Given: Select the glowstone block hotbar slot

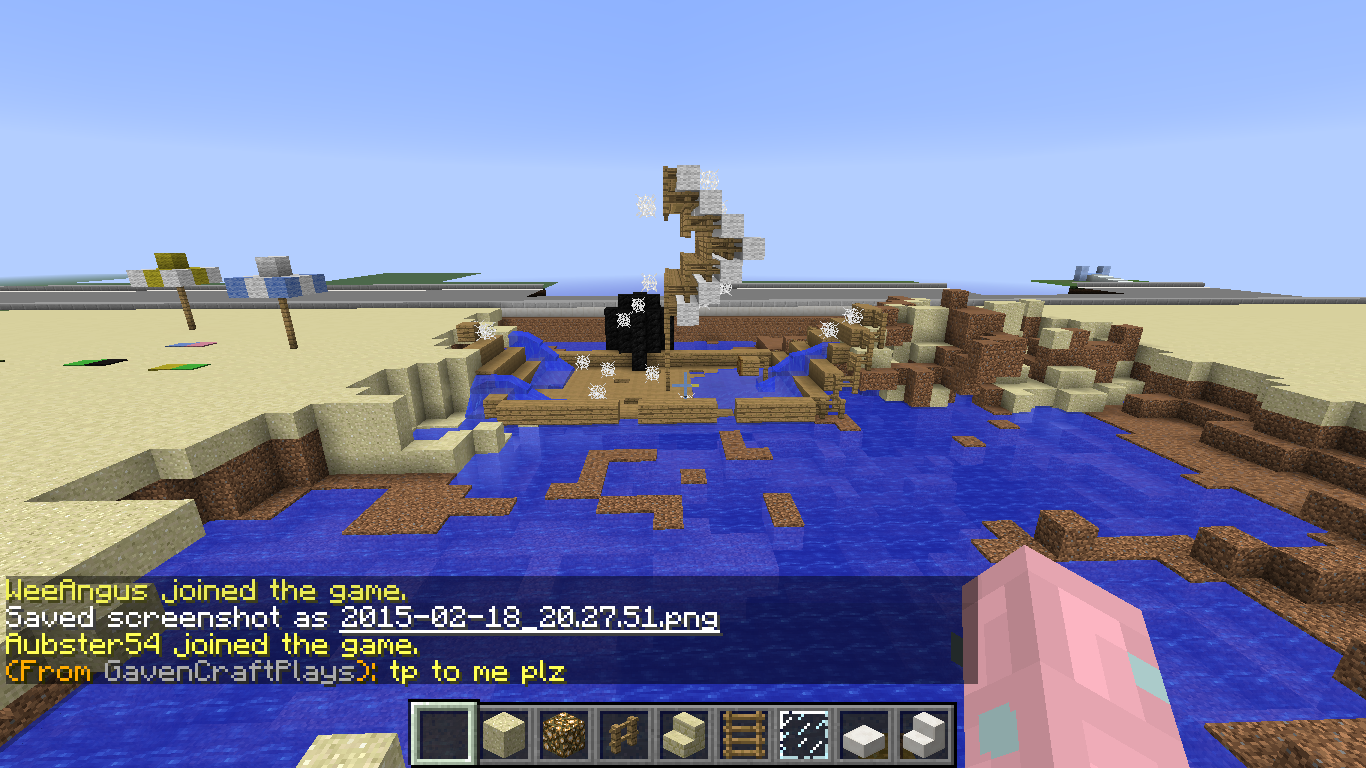Looking at the screenshot, I should point(563,735).
